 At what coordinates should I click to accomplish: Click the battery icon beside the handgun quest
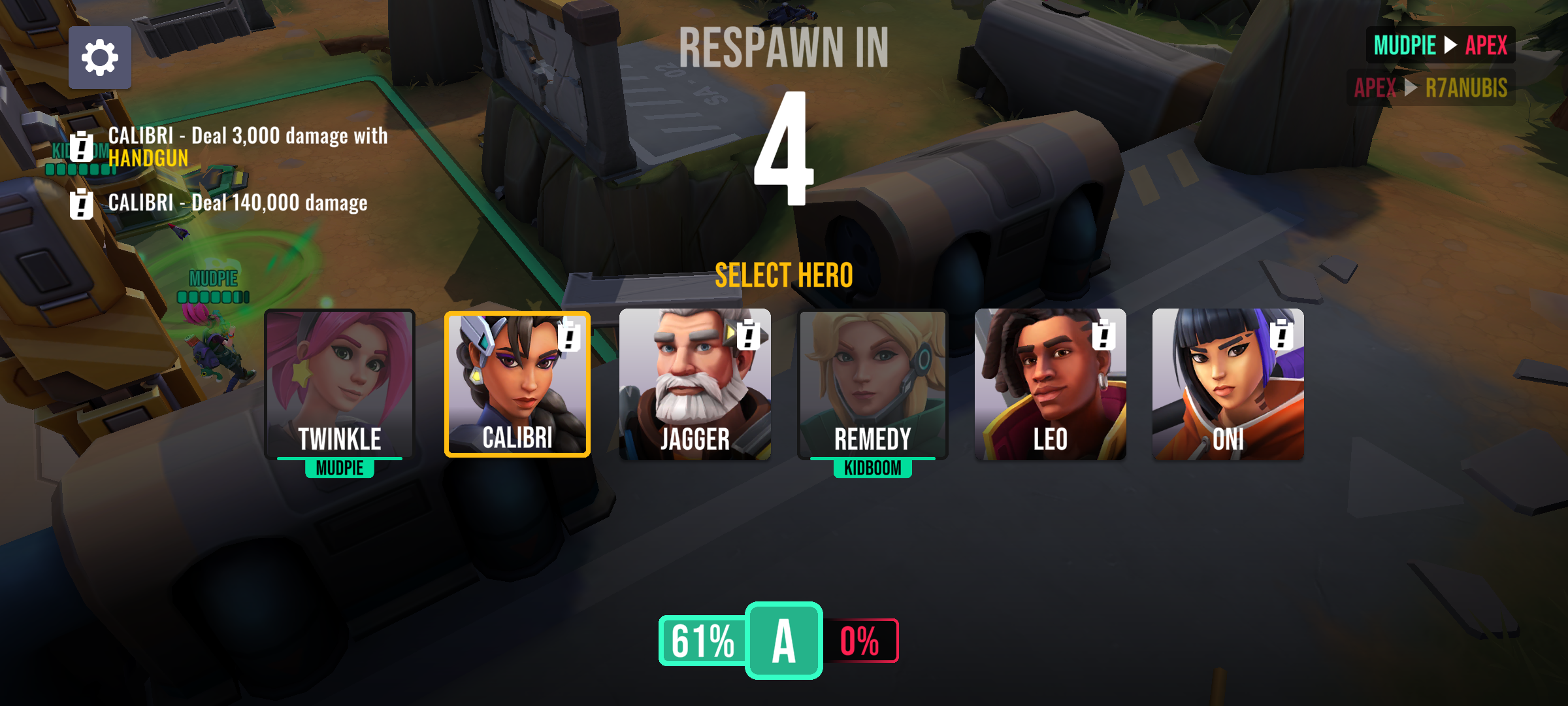(x=81, y=146)
